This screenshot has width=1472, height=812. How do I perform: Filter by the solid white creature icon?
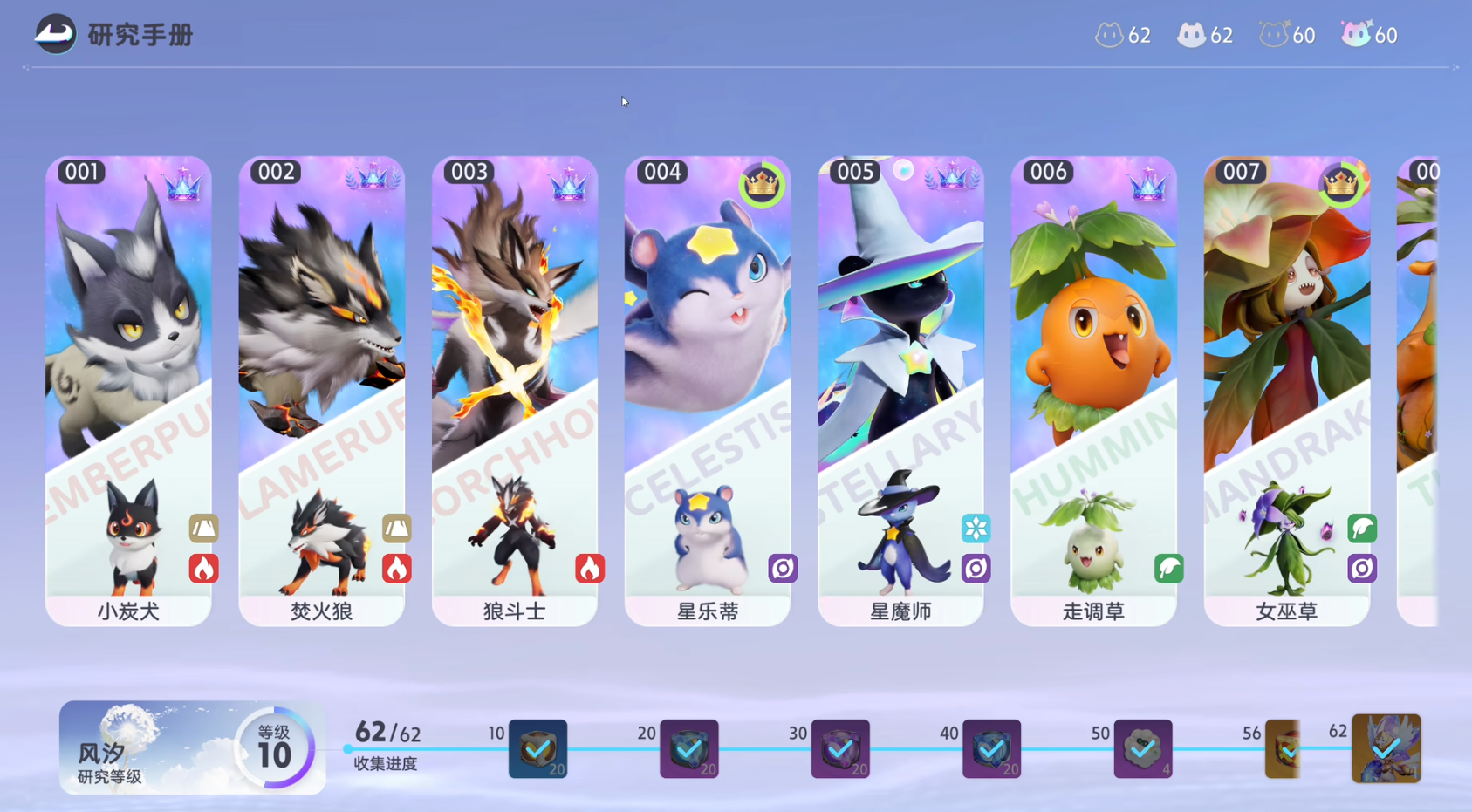[x=1191, y=35]
